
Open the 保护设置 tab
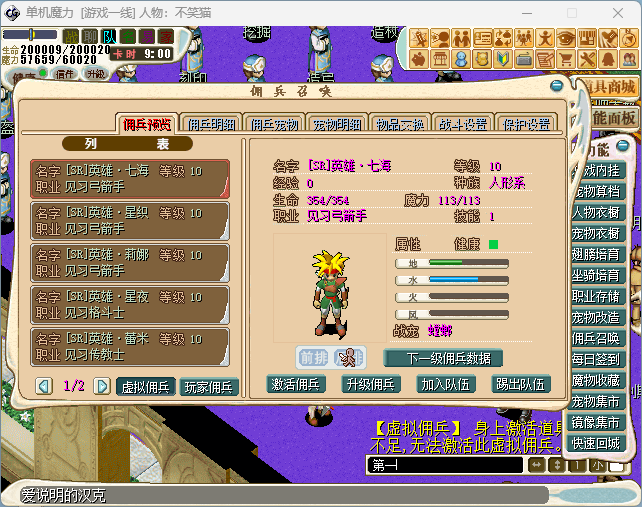point(525,124)
